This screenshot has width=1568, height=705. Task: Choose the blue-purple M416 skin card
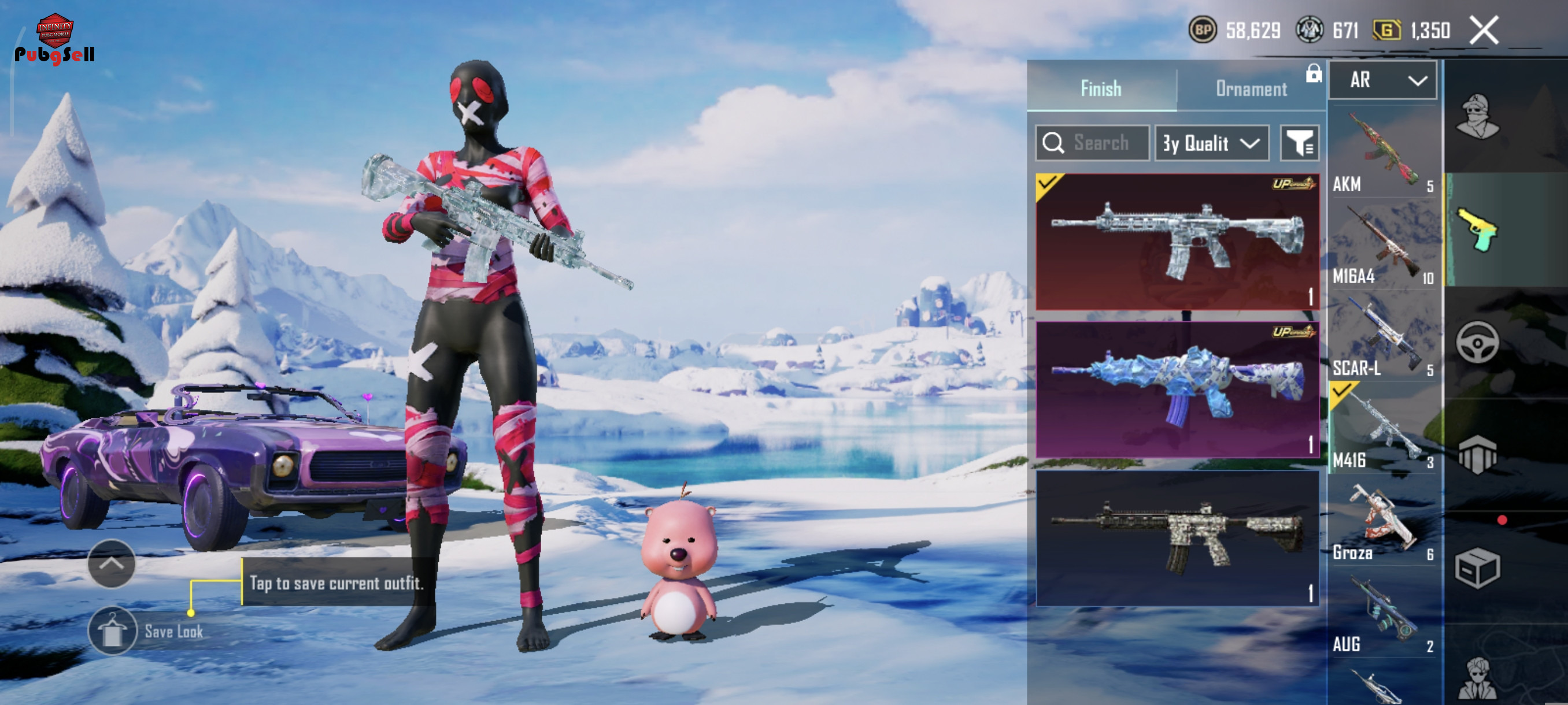1177,390
